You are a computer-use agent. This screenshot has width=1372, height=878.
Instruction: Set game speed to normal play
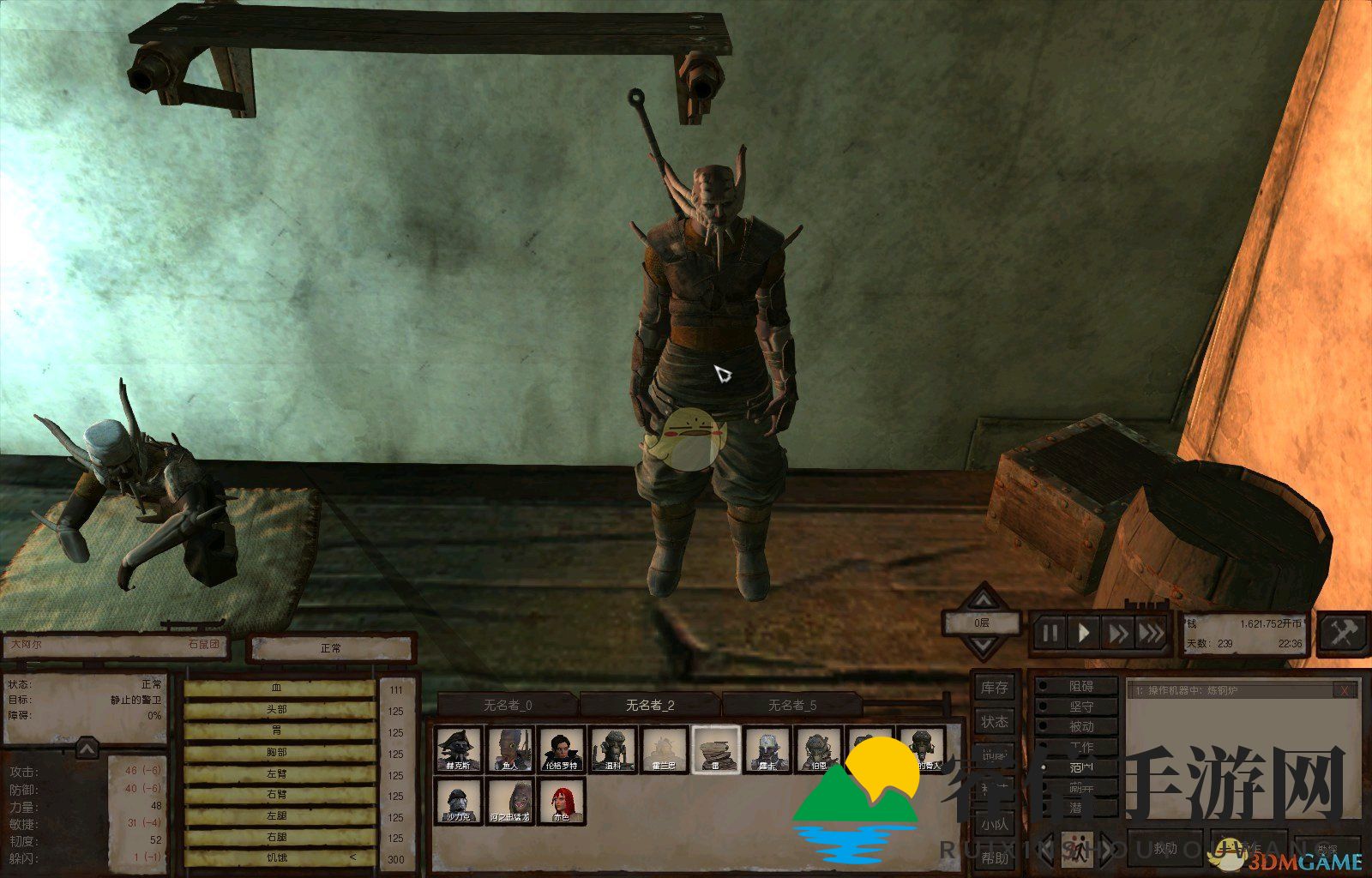click(1084, 634)
